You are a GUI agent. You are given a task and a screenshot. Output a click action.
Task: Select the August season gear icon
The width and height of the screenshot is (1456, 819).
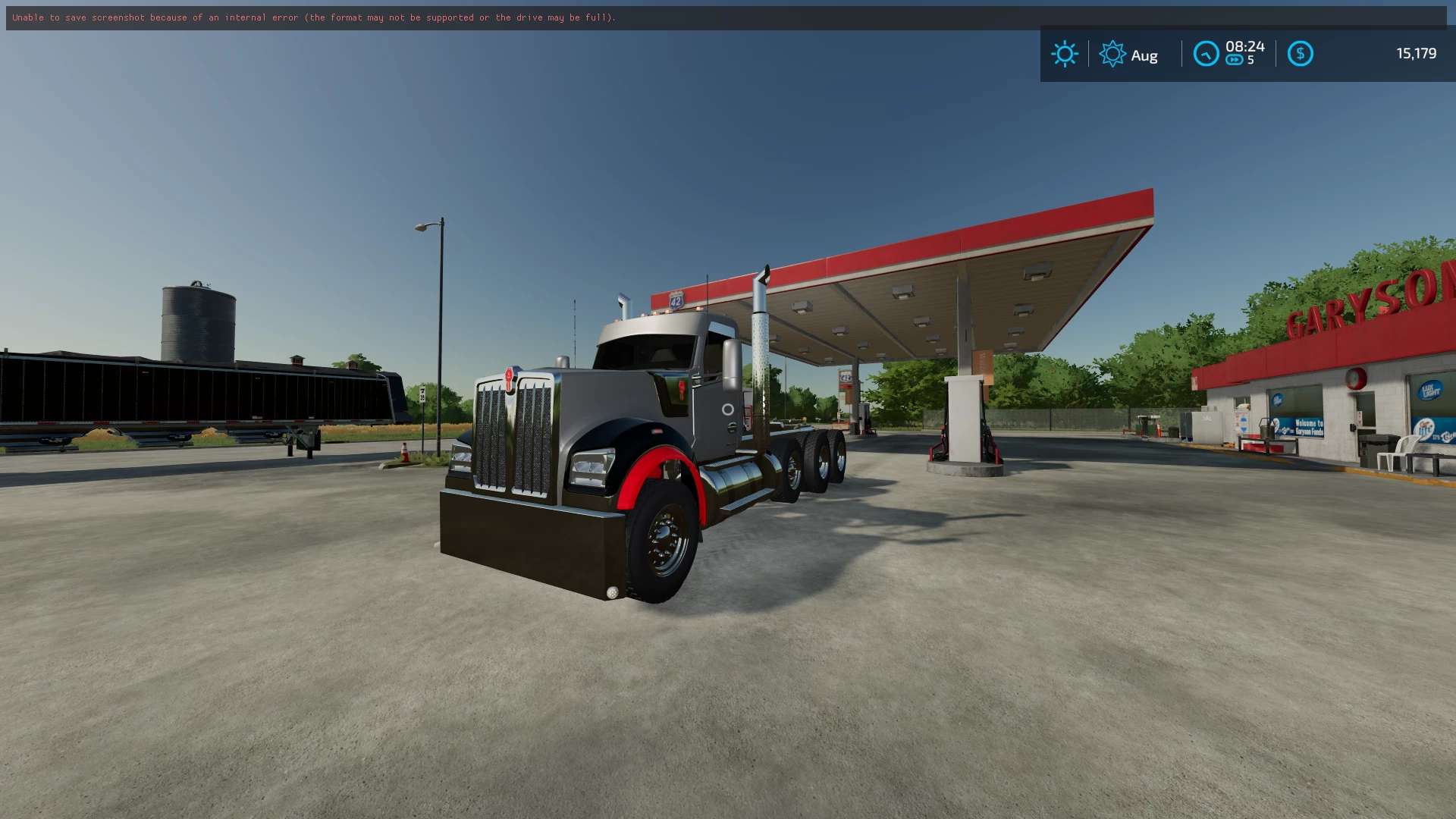1112,54
